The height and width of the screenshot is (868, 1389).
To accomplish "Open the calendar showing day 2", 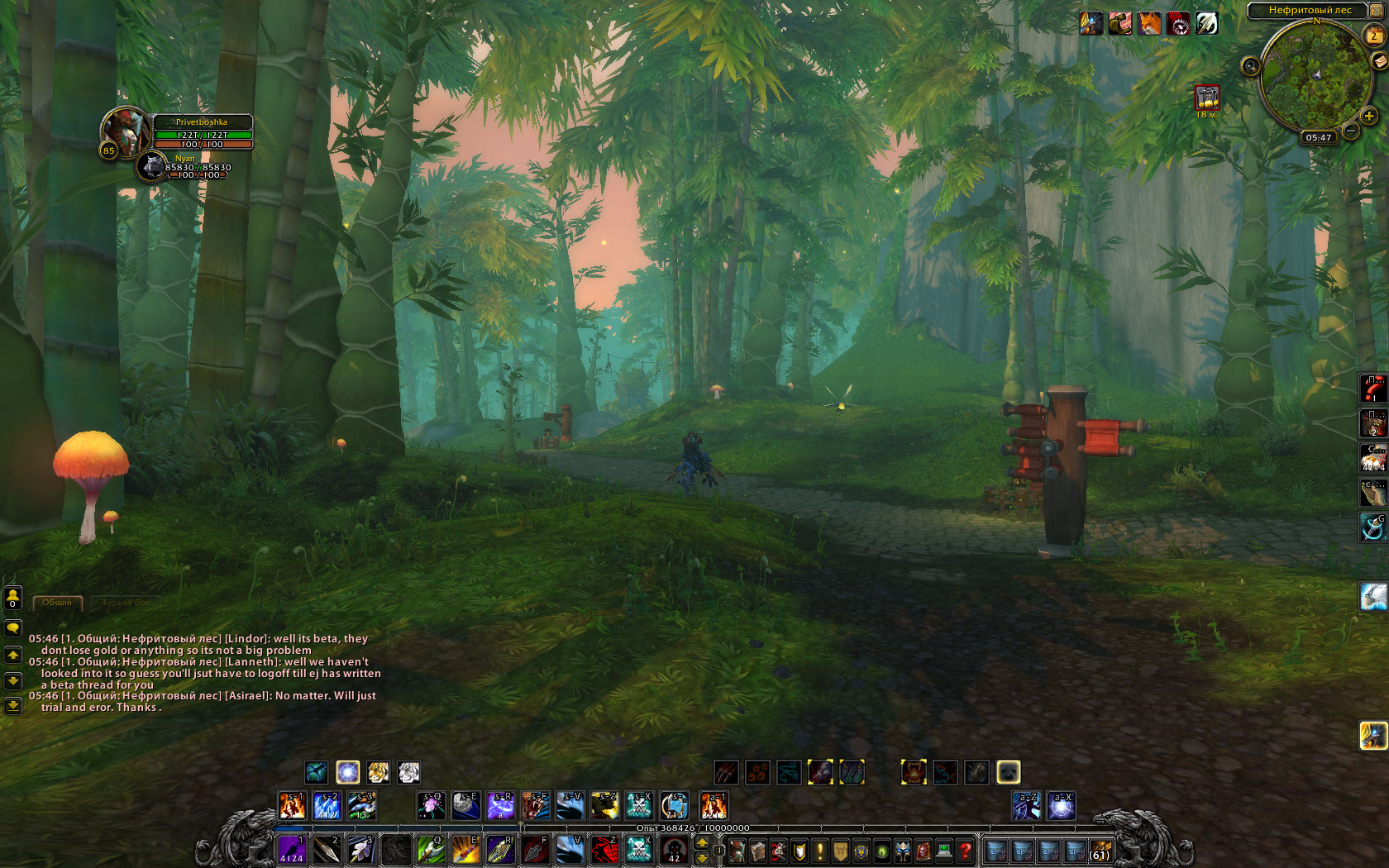I will [x=1373, y=35].
